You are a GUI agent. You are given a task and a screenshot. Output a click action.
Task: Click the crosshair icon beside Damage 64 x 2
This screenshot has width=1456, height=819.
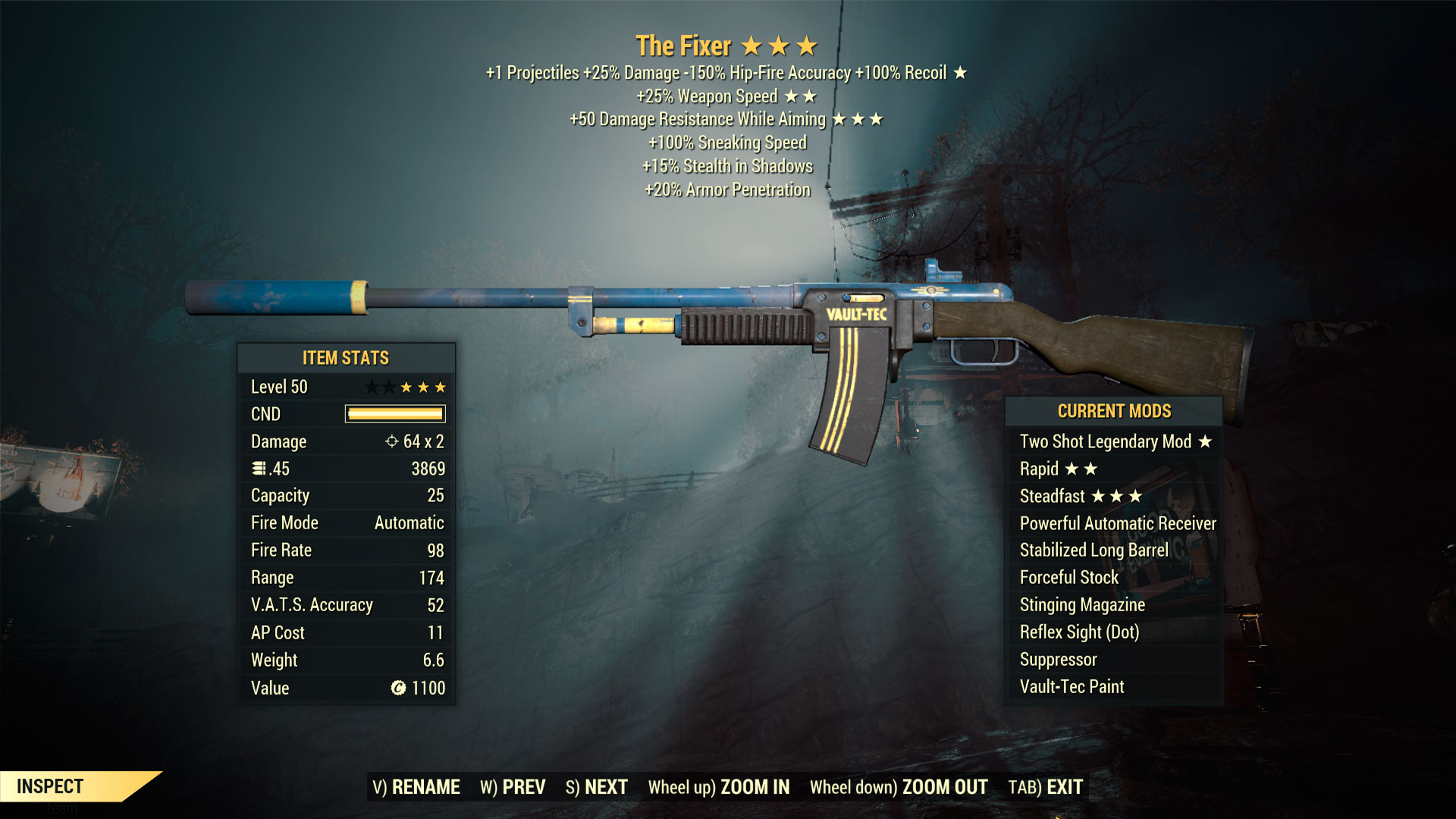point(391,441)
